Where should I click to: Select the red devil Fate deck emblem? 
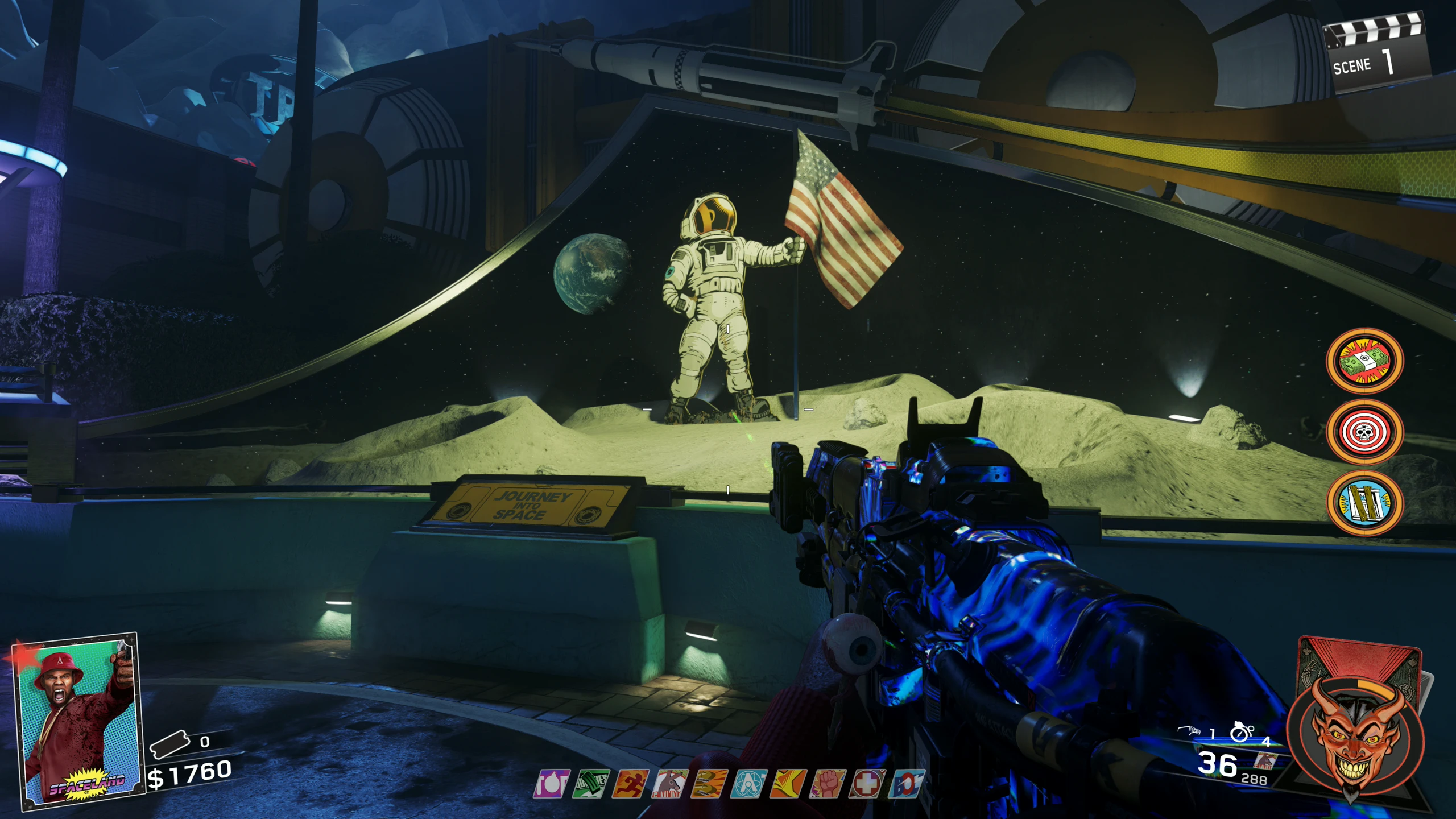(1356, 734)
